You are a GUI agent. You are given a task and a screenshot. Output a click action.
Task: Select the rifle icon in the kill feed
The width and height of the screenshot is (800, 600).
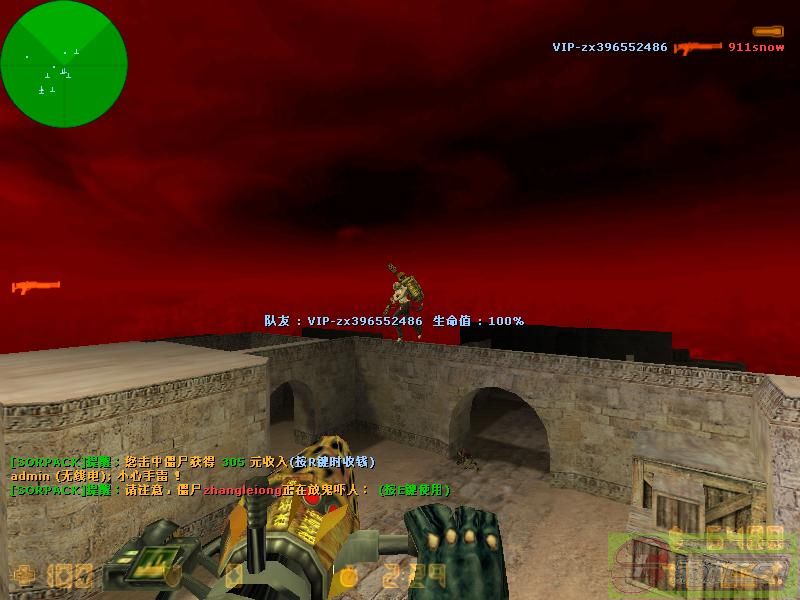point(698,47)
